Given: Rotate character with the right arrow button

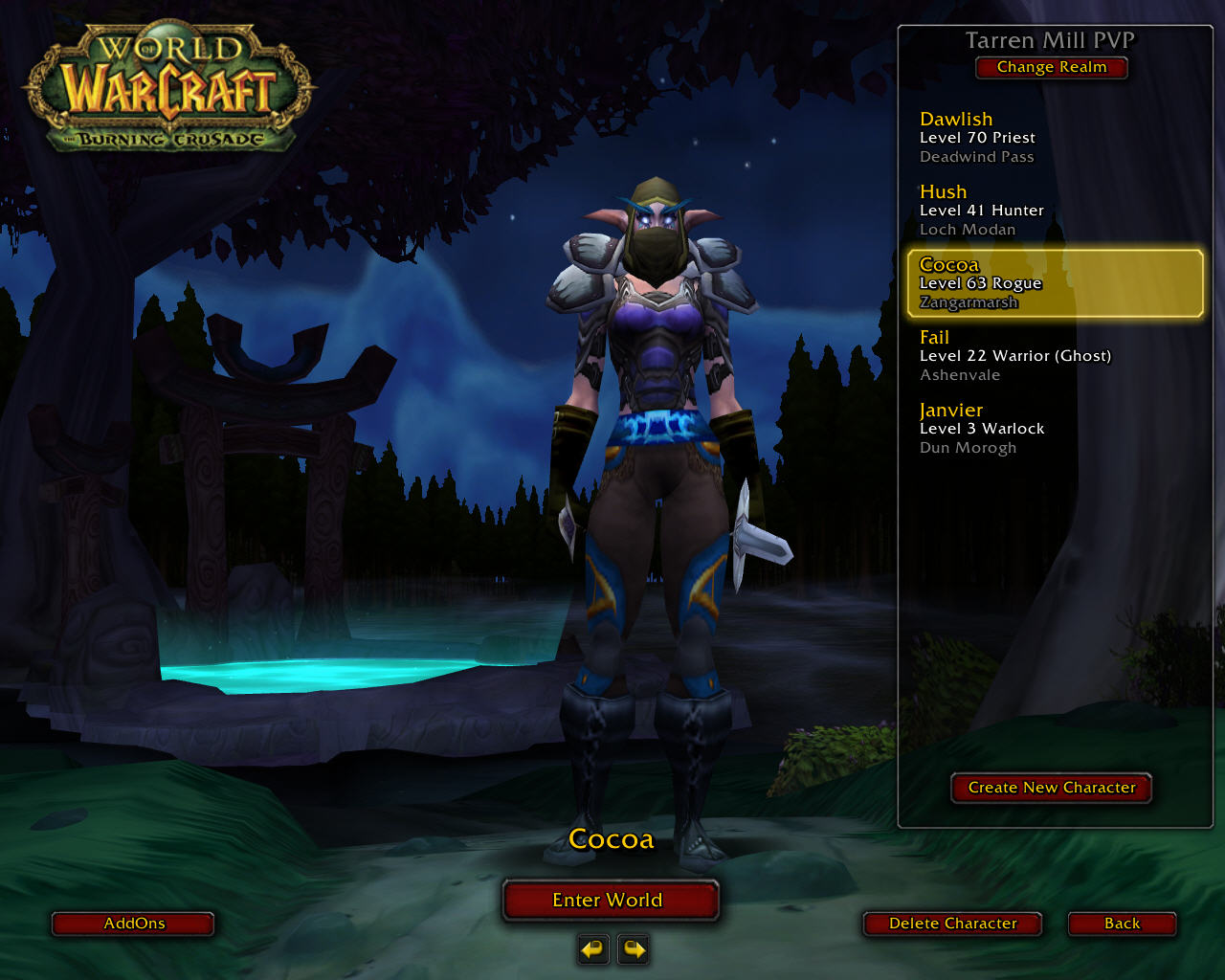Looking at the screenshot, I should [x=634, y=949].
